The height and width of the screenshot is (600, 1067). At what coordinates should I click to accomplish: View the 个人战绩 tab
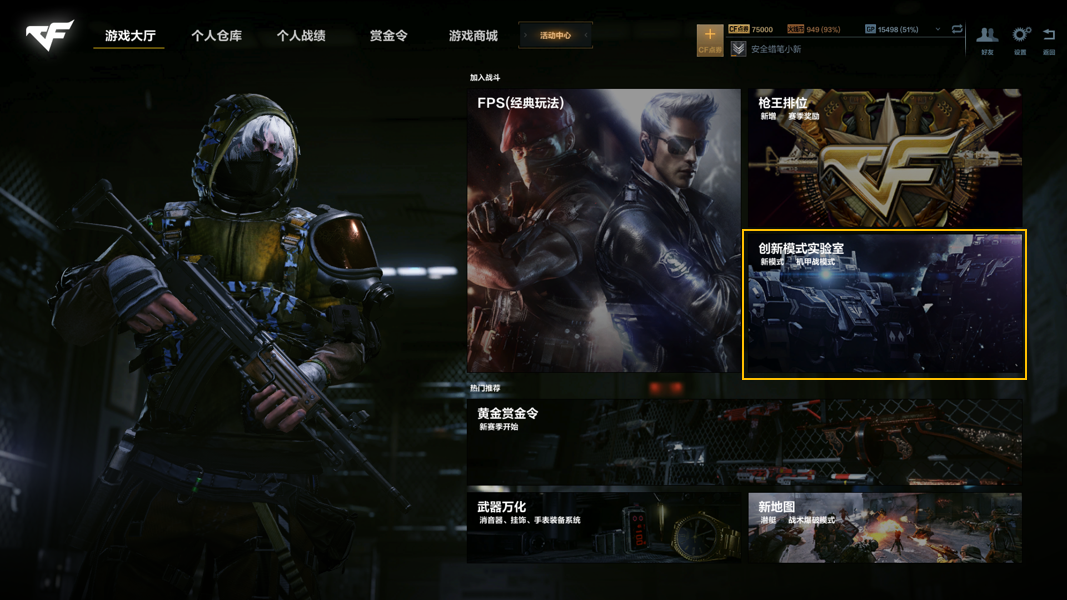[301, 36]
